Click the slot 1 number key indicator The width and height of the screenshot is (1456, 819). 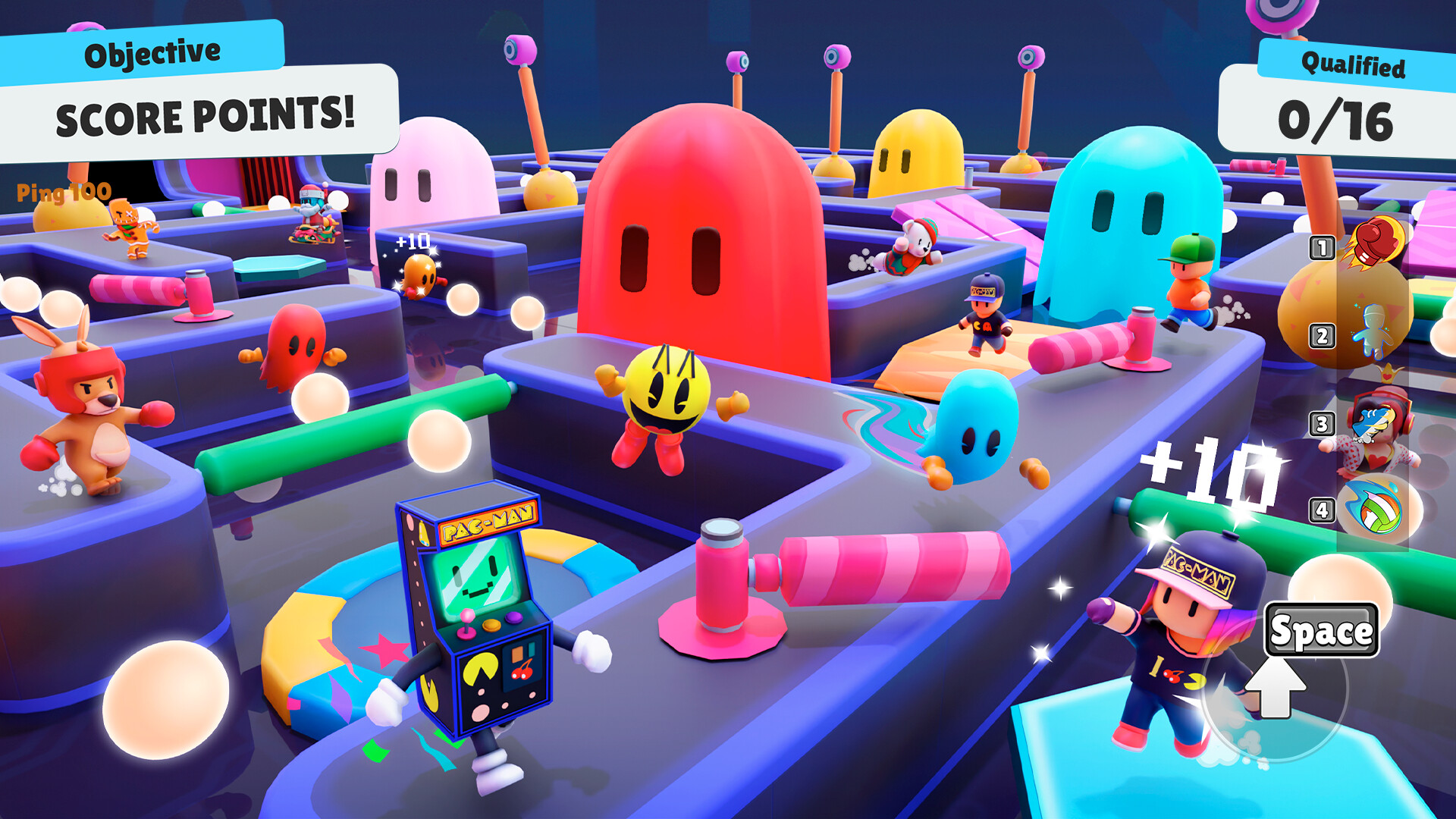pos(1321,246)
